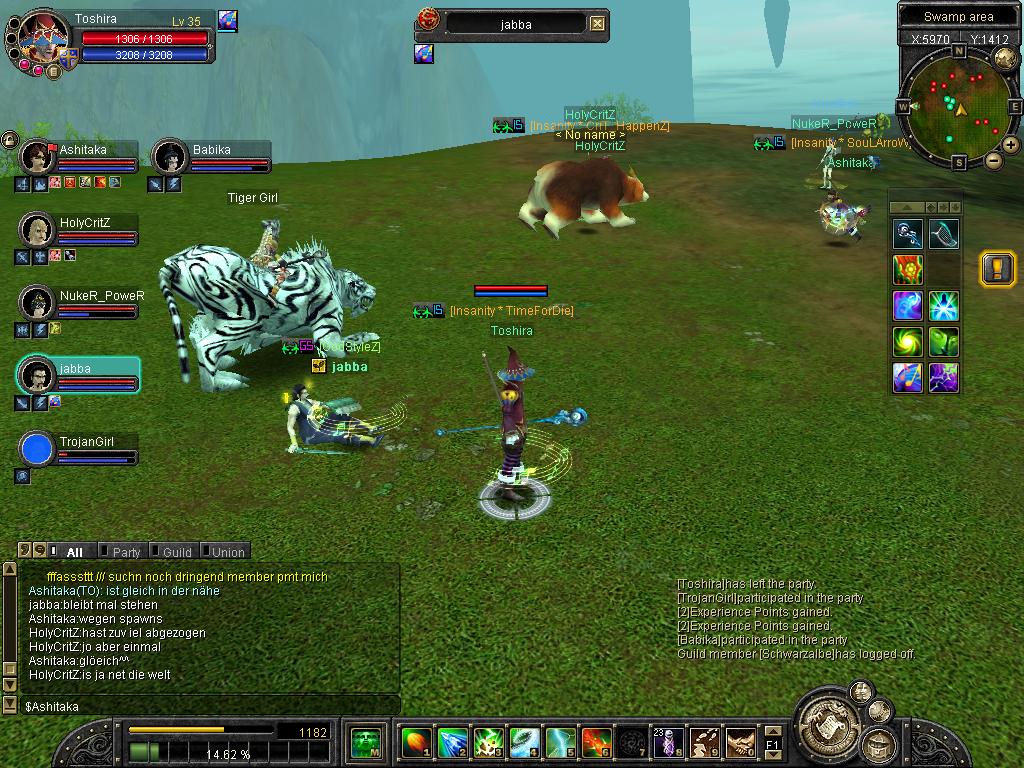Select the harp icon in the side skill panel

[x=943, y=234]
